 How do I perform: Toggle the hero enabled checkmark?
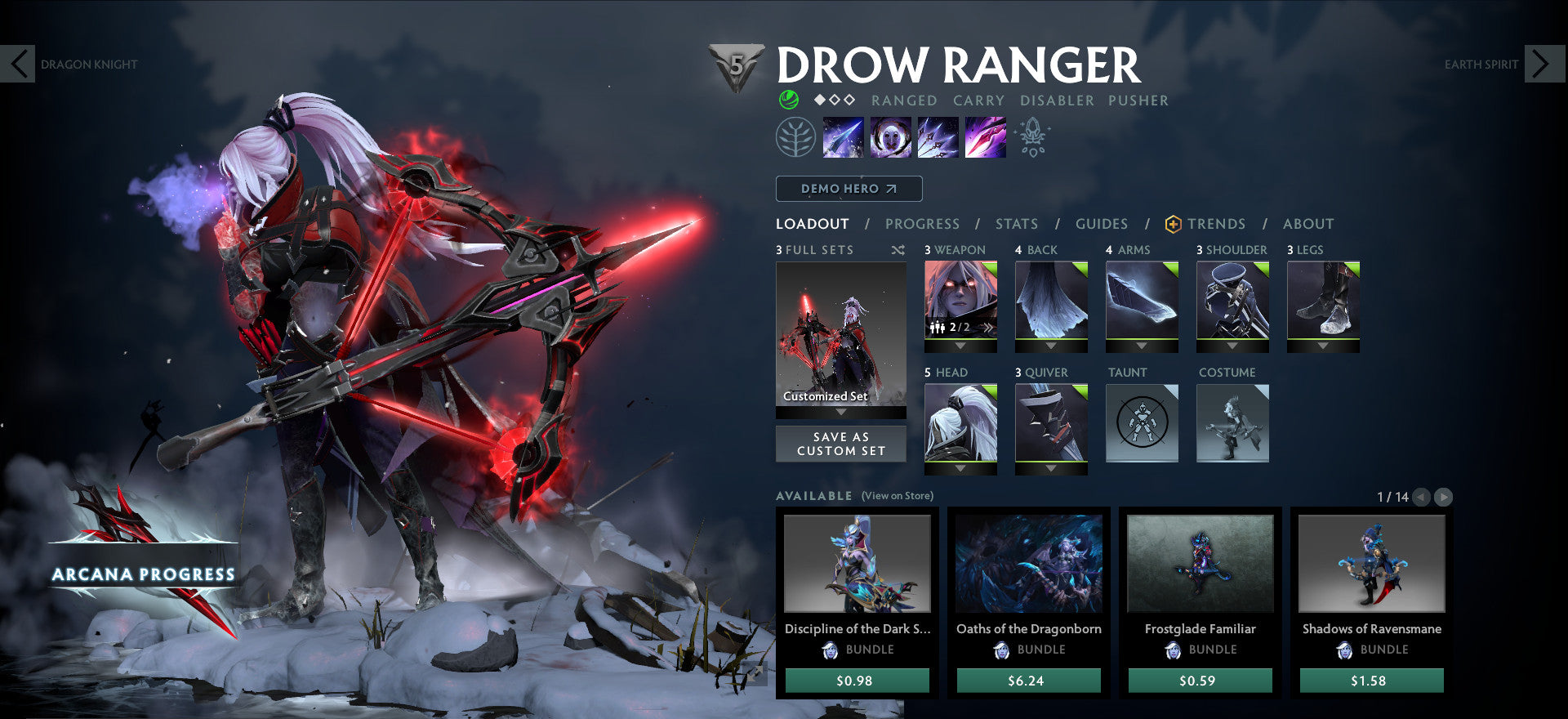tap(788, 100)
